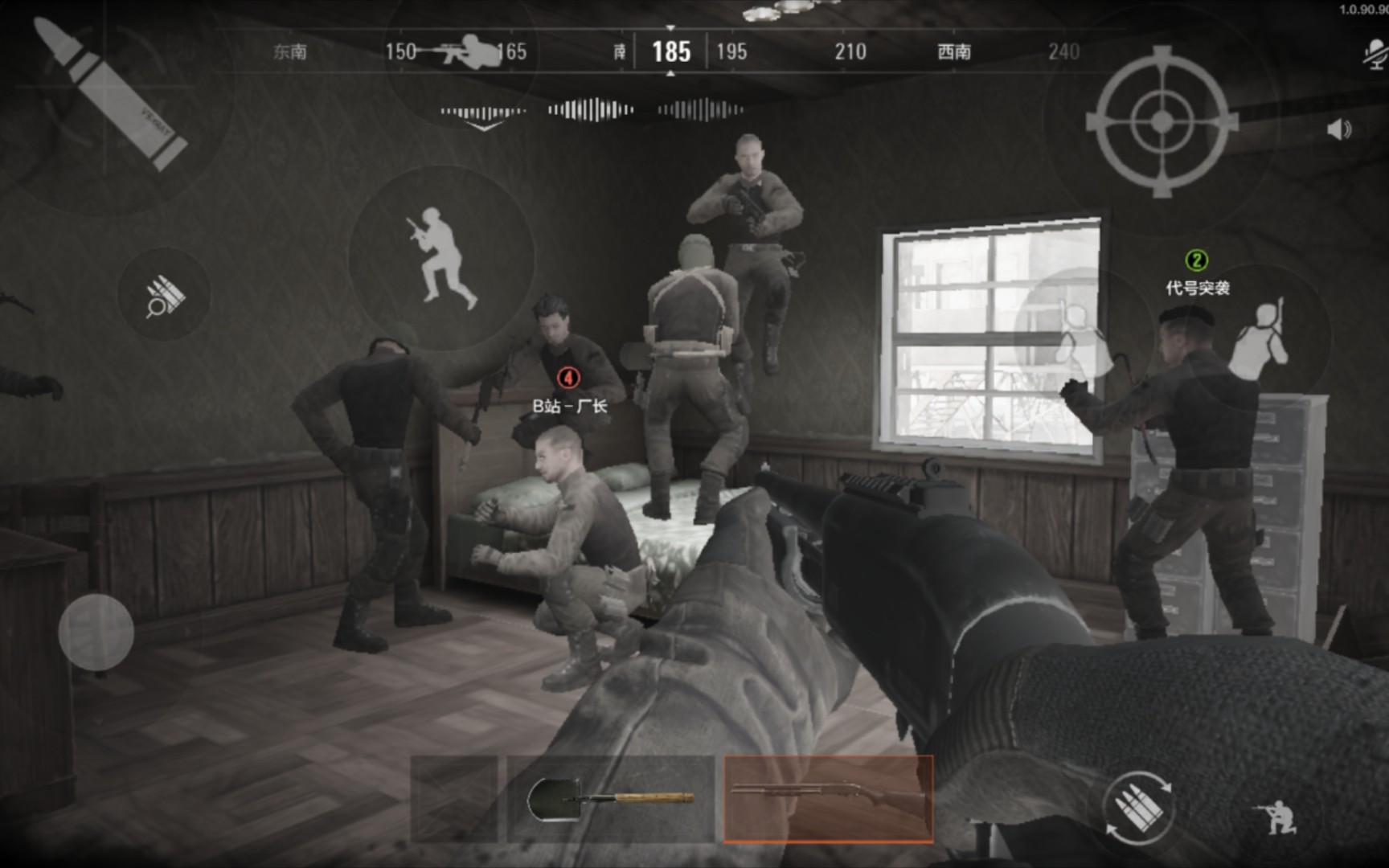The height and width of the screenshot is (868, 1389).
Task: Select the shovel slot in hotbar
Action: tap(610, 799)
